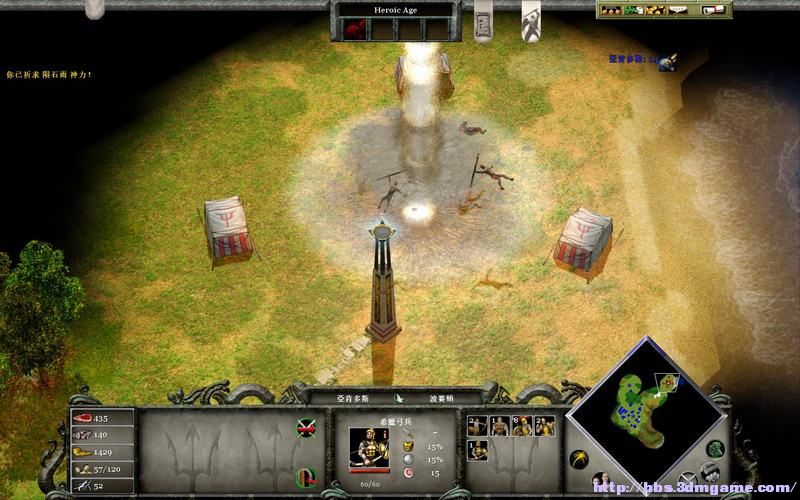This screenshot has width=800, height=500.
Task: Click the green-and-white tribute menu icon
Action: pos(637,10)
